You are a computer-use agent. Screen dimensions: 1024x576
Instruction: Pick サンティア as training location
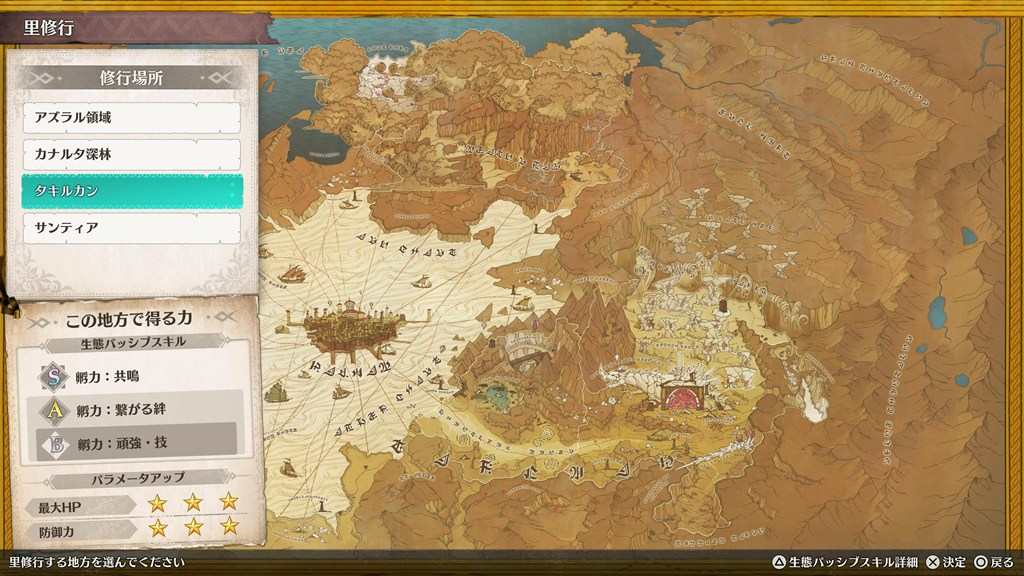(131, 228)
